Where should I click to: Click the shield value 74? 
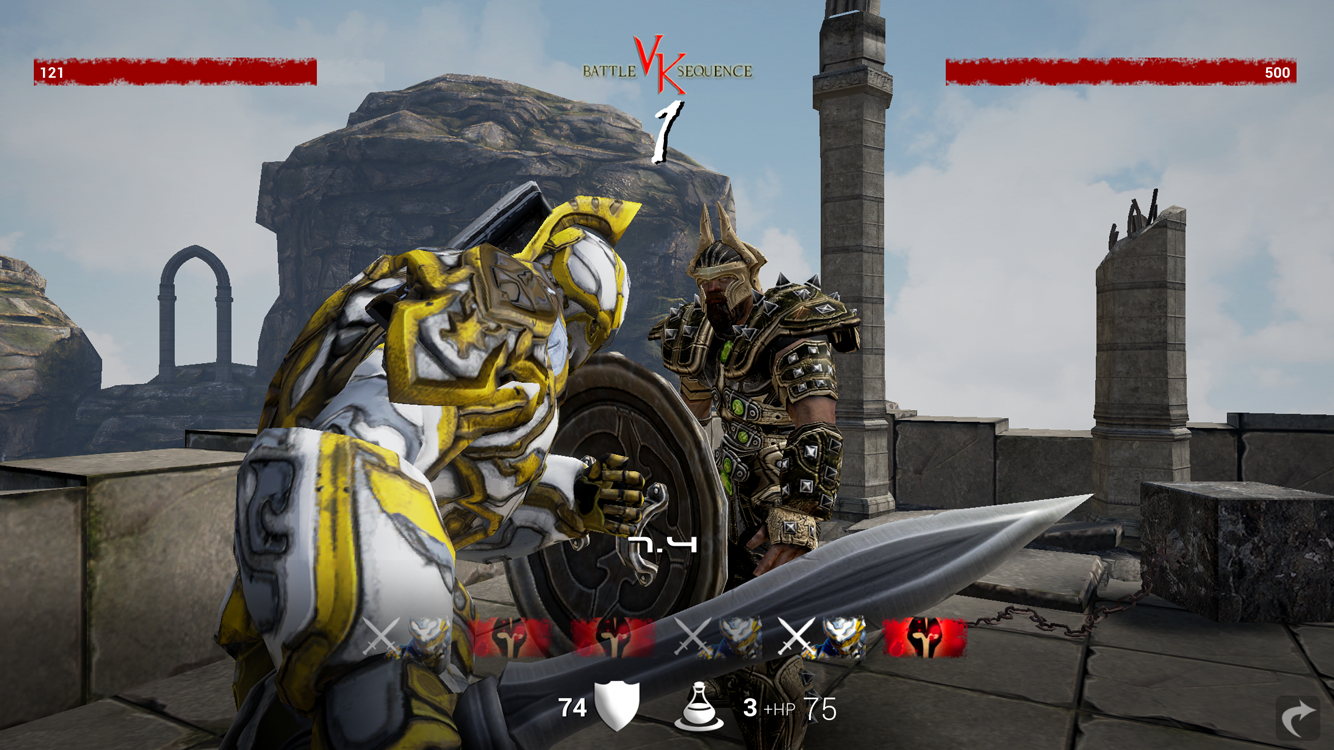click(x=573, y=707)
